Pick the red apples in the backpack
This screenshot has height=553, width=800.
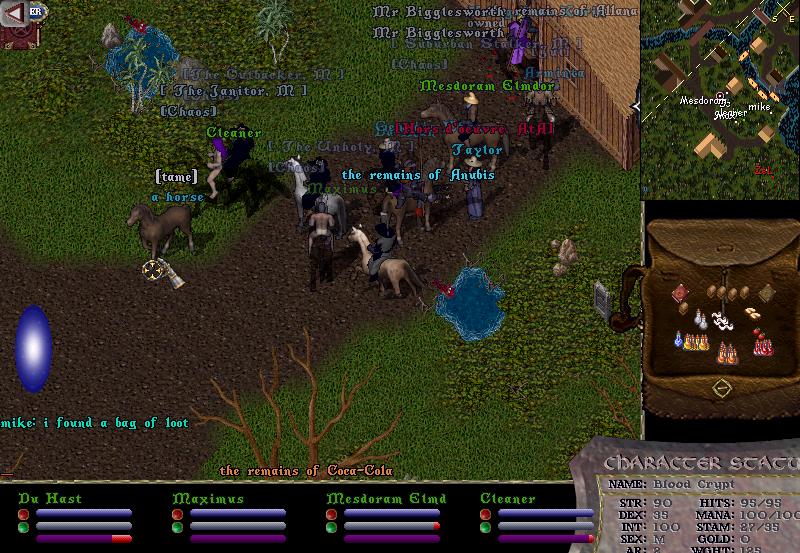click(x=756, y=333)
